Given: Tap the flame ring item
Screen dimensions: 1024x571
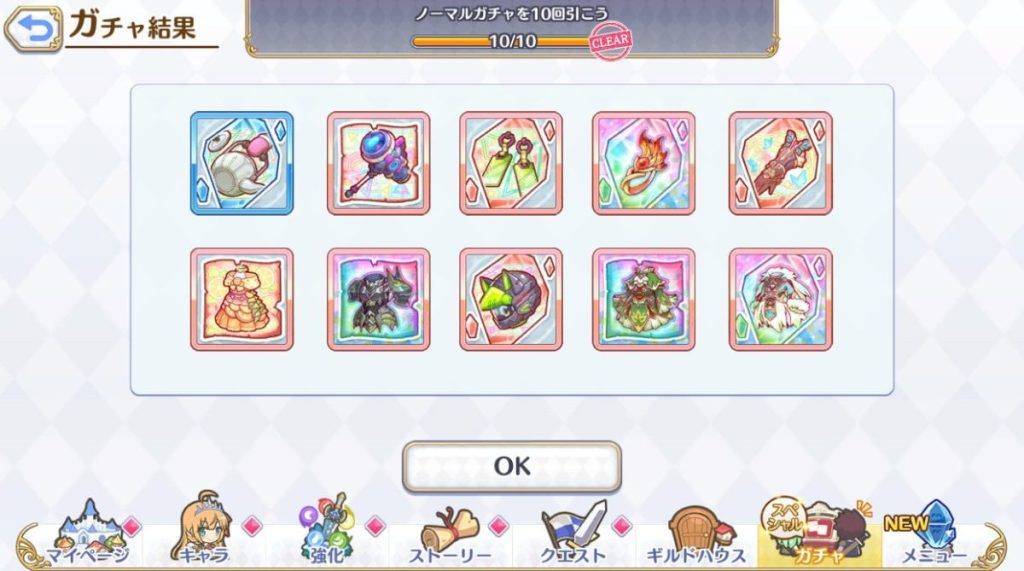Looking at the screenshot, I should [x=644, y=163].
